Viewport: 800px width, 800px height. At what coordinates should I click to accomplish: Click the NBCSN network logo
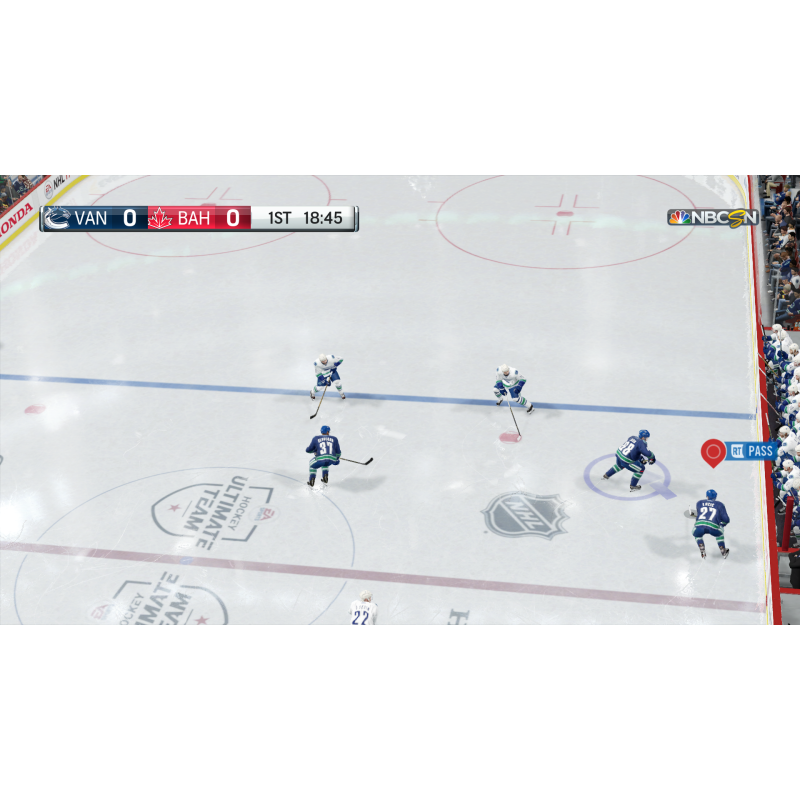[x=713, y=217]
